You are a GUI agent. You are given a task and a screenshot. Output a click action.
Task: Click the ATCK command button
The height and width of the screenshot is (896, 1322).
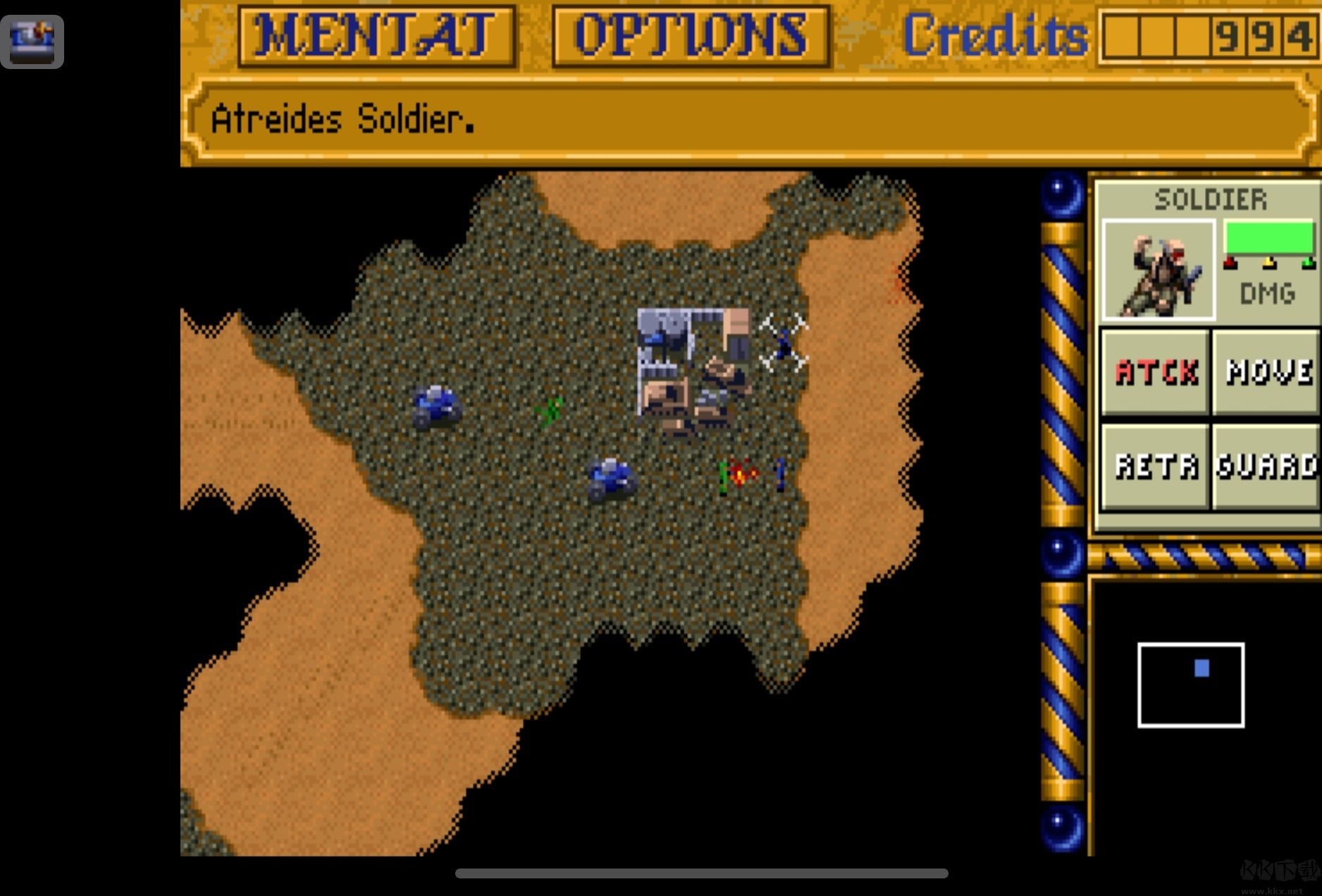click(x=1154, y=373)
